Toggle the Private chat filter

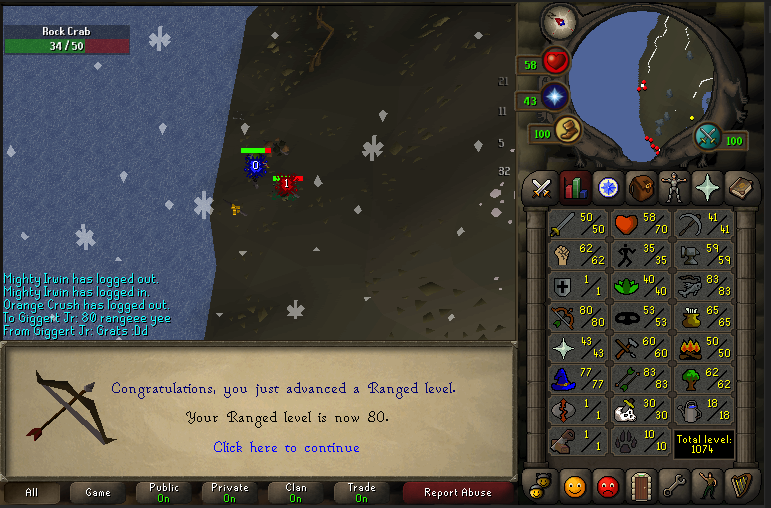[x=230, y=492]
